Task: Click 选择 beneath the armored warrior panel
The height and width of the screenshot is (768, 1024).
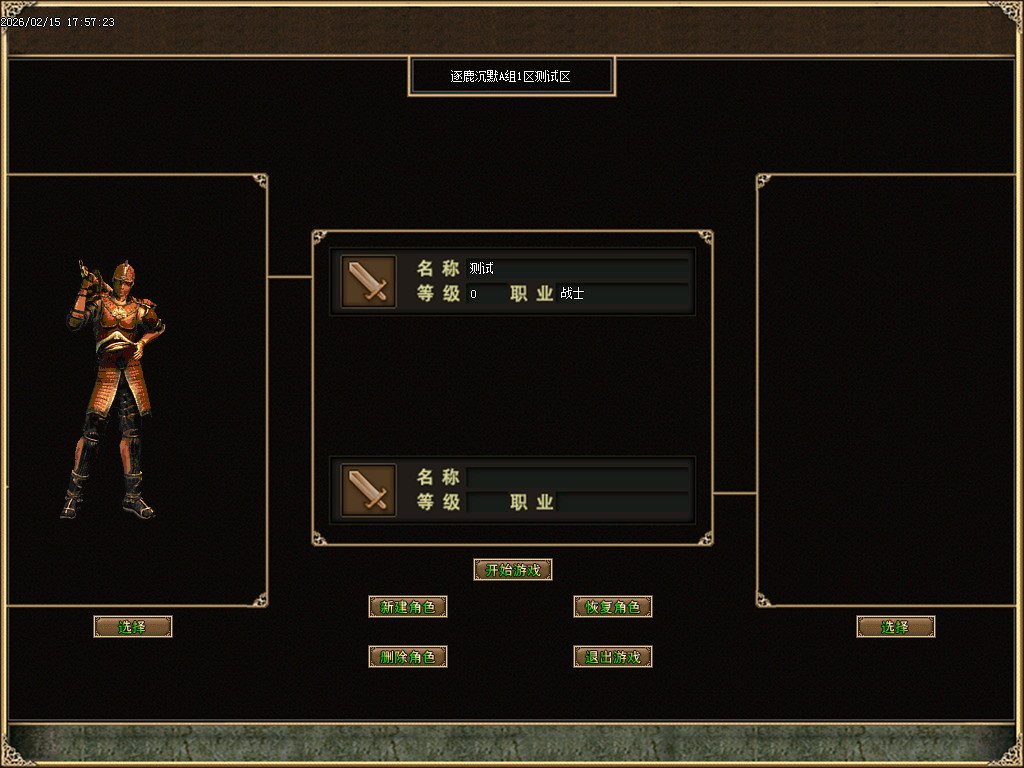Action: 133,627
